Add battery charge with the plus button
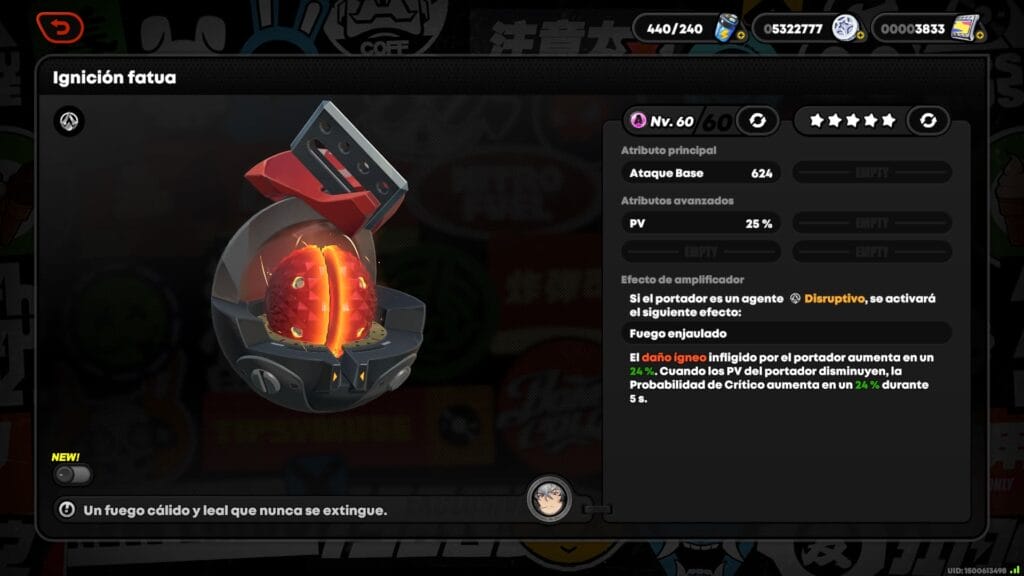This screenshot has height=576, width=1024. (x=741, y=35)
